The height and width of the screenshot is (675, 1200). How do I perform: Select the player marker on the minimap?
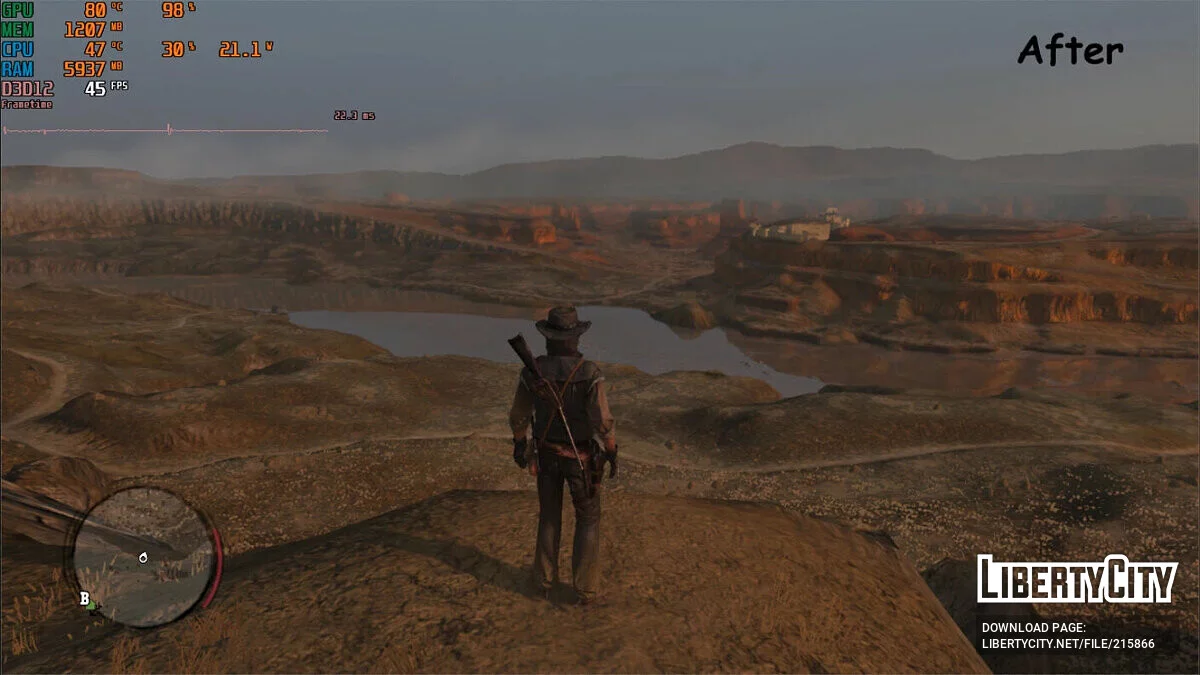(x=143, y=557)
